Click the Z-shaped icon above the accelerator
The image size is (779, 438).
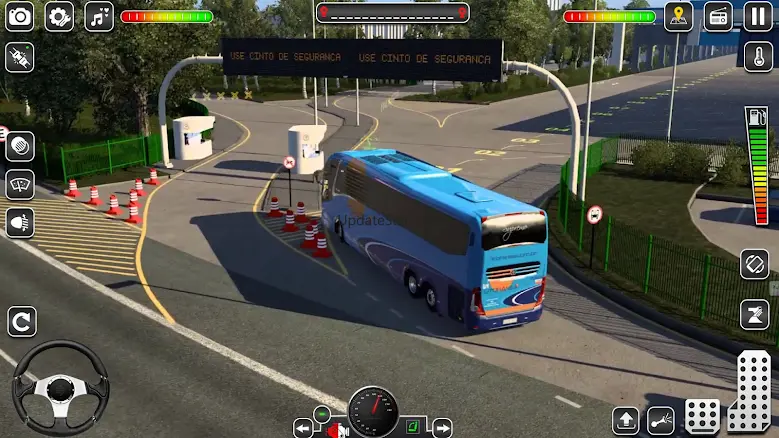pyautogui.click(x=755, y=314)
